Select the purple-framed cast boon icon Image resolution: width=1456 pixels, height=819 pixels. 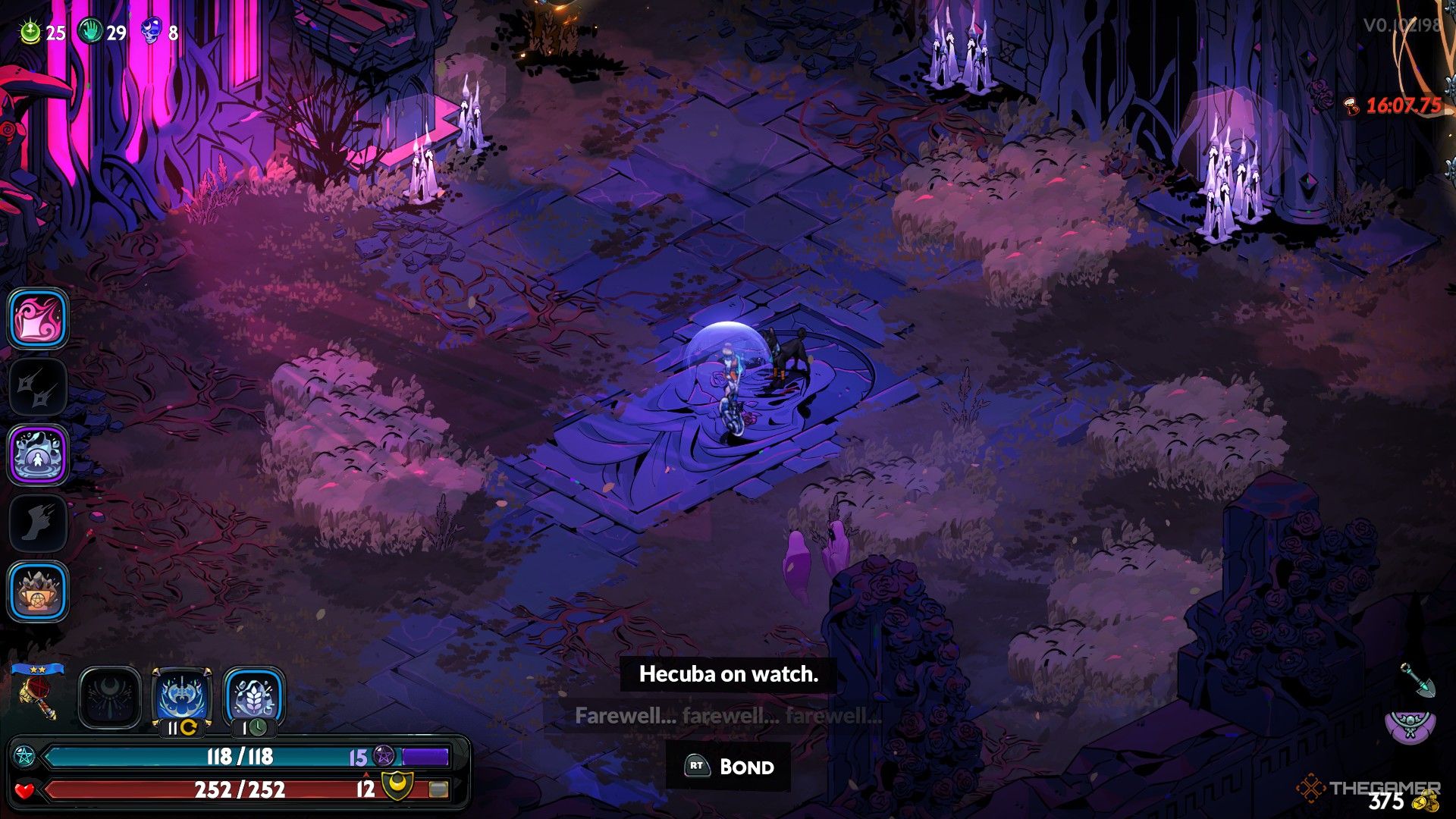[39, 455]
